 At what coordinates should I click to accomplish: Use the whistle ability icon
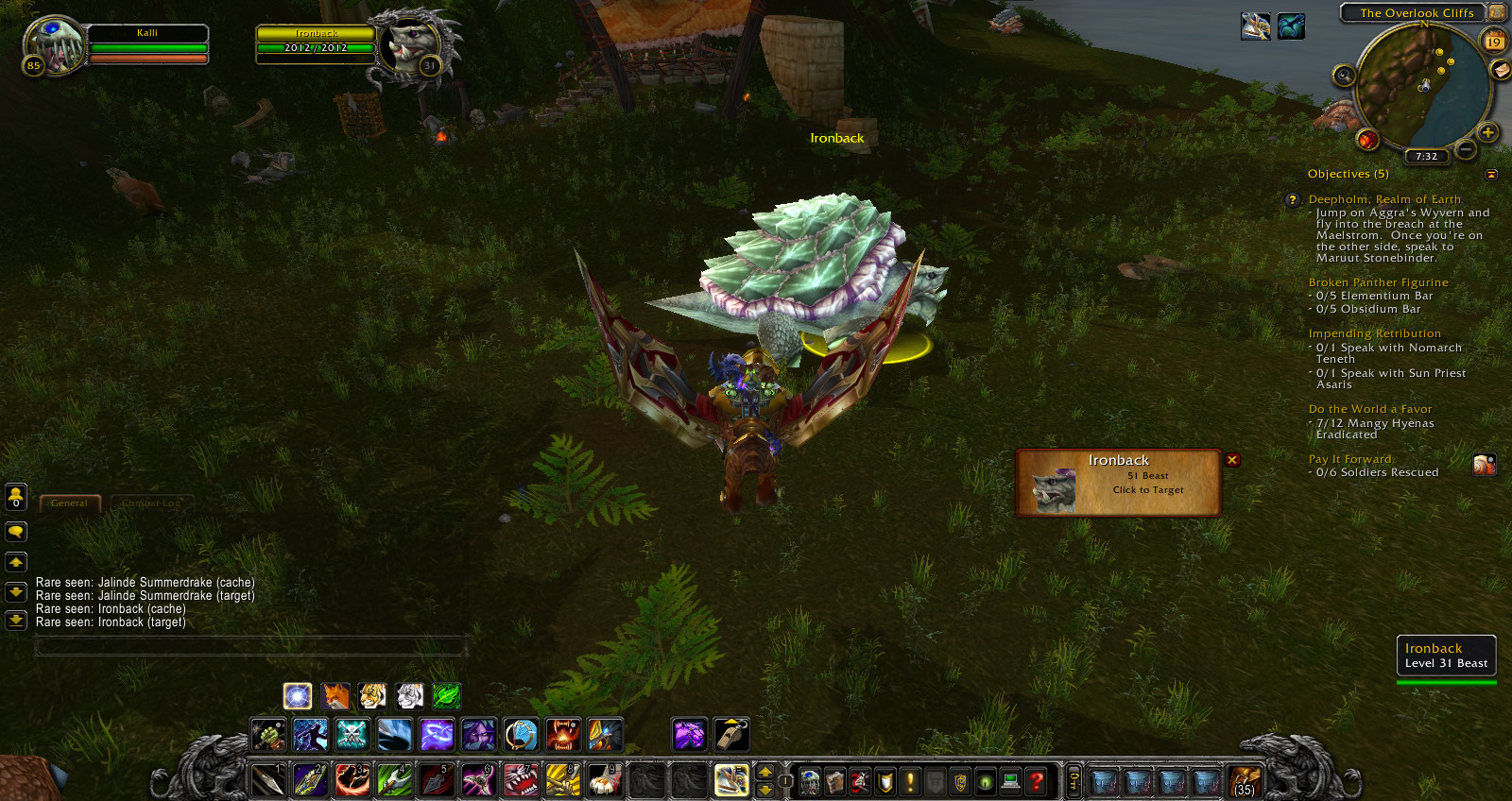[730, 735]
